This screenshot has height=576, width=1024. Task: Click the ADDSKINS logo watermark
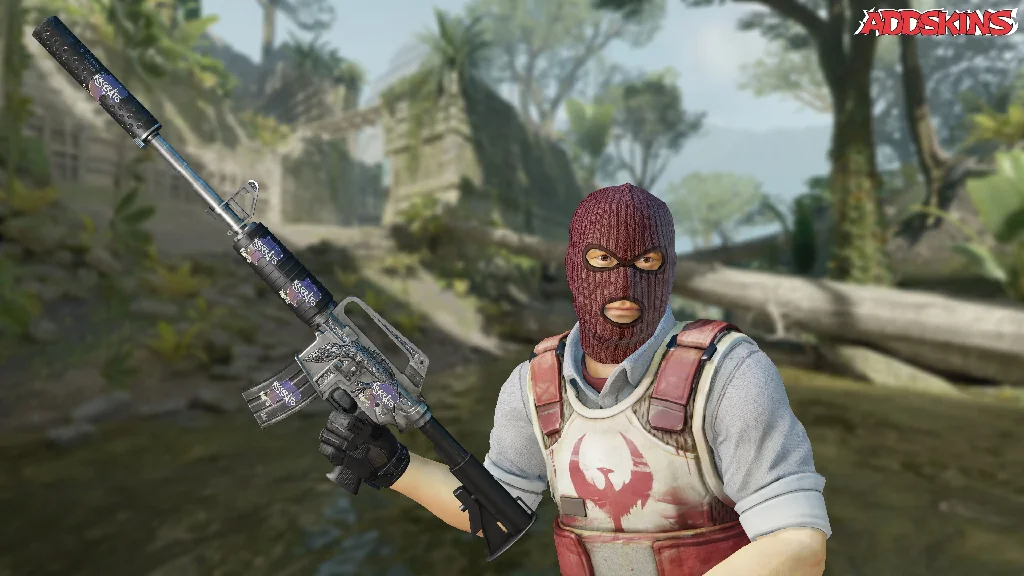pyautogui.click(x=937, y=22)
